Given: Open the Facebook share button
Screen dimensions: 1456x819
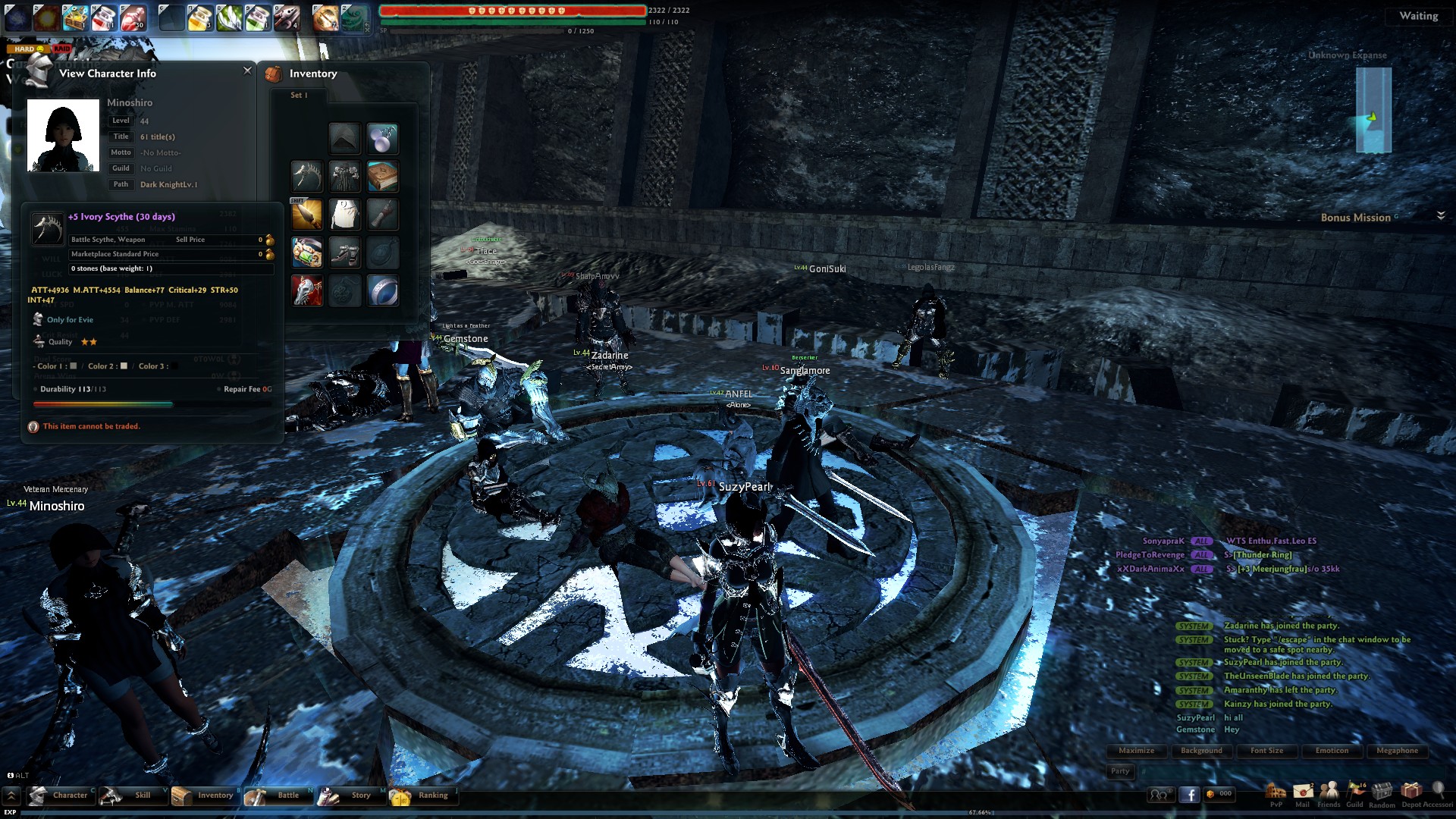Looking at the screenshot, I should pos(1189,794).
